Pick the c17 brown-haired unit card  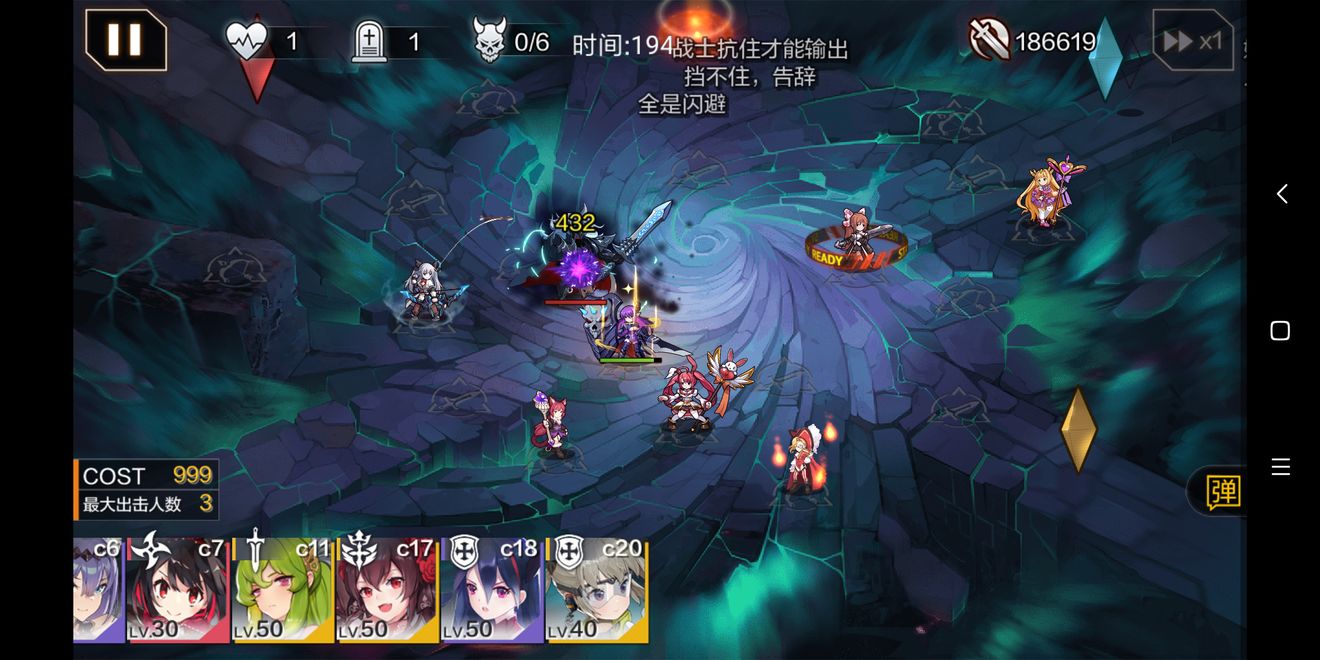(386, 591)
